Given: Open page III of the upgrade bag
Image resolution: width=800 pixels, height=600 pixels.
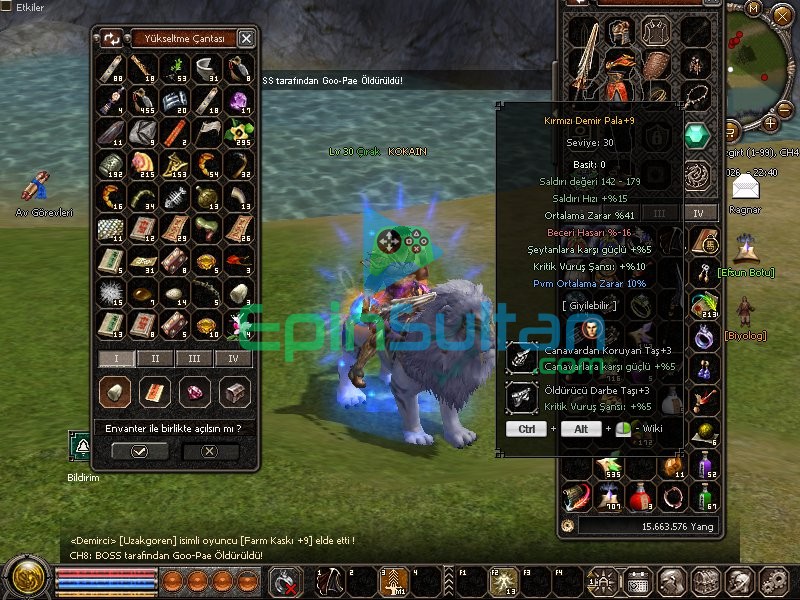Looking at the screenshot, I should (194, 358).
